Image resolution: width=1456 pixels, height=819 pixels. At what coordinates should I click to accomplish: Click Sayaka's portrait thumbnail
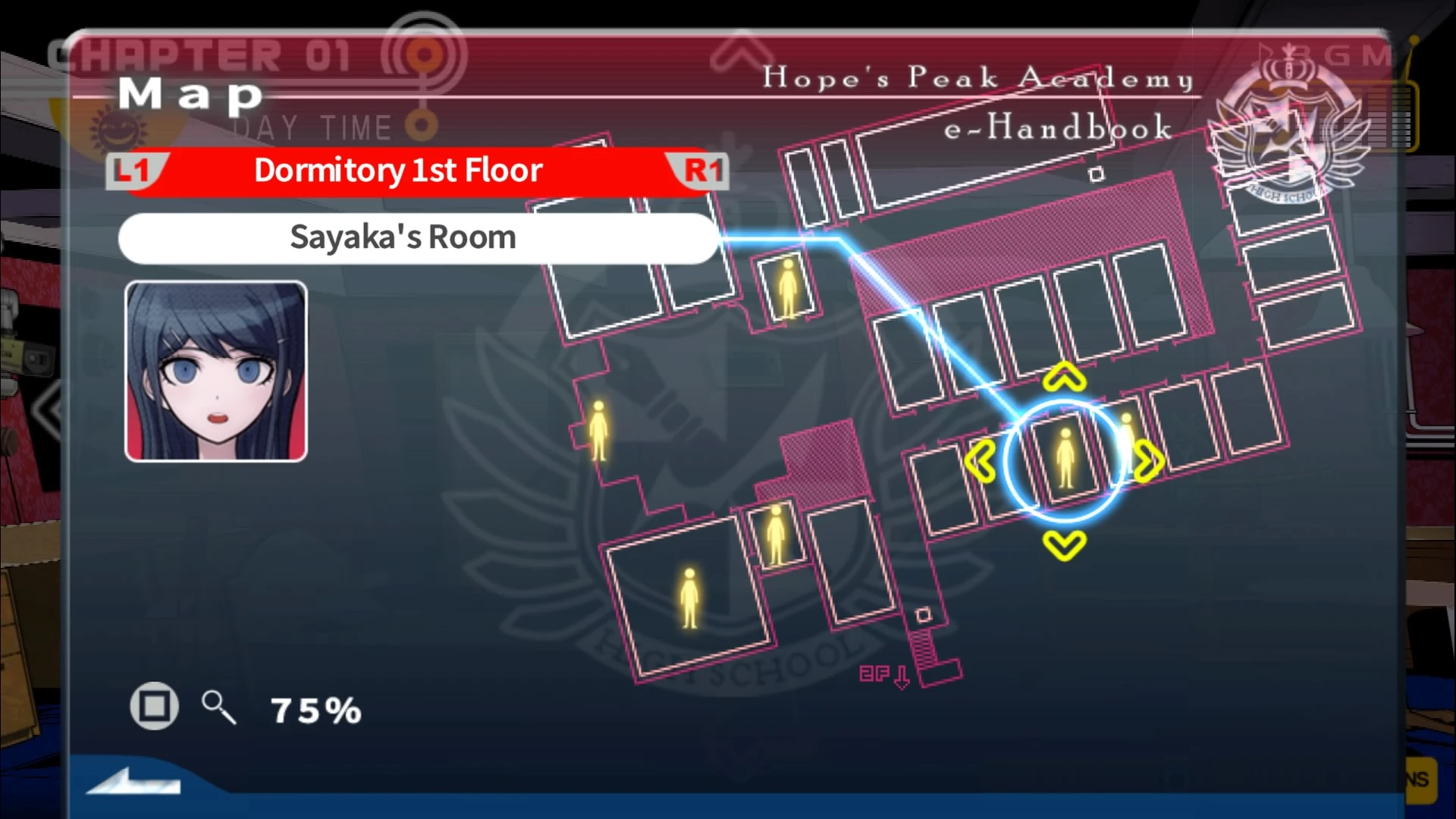click(215, 373)
